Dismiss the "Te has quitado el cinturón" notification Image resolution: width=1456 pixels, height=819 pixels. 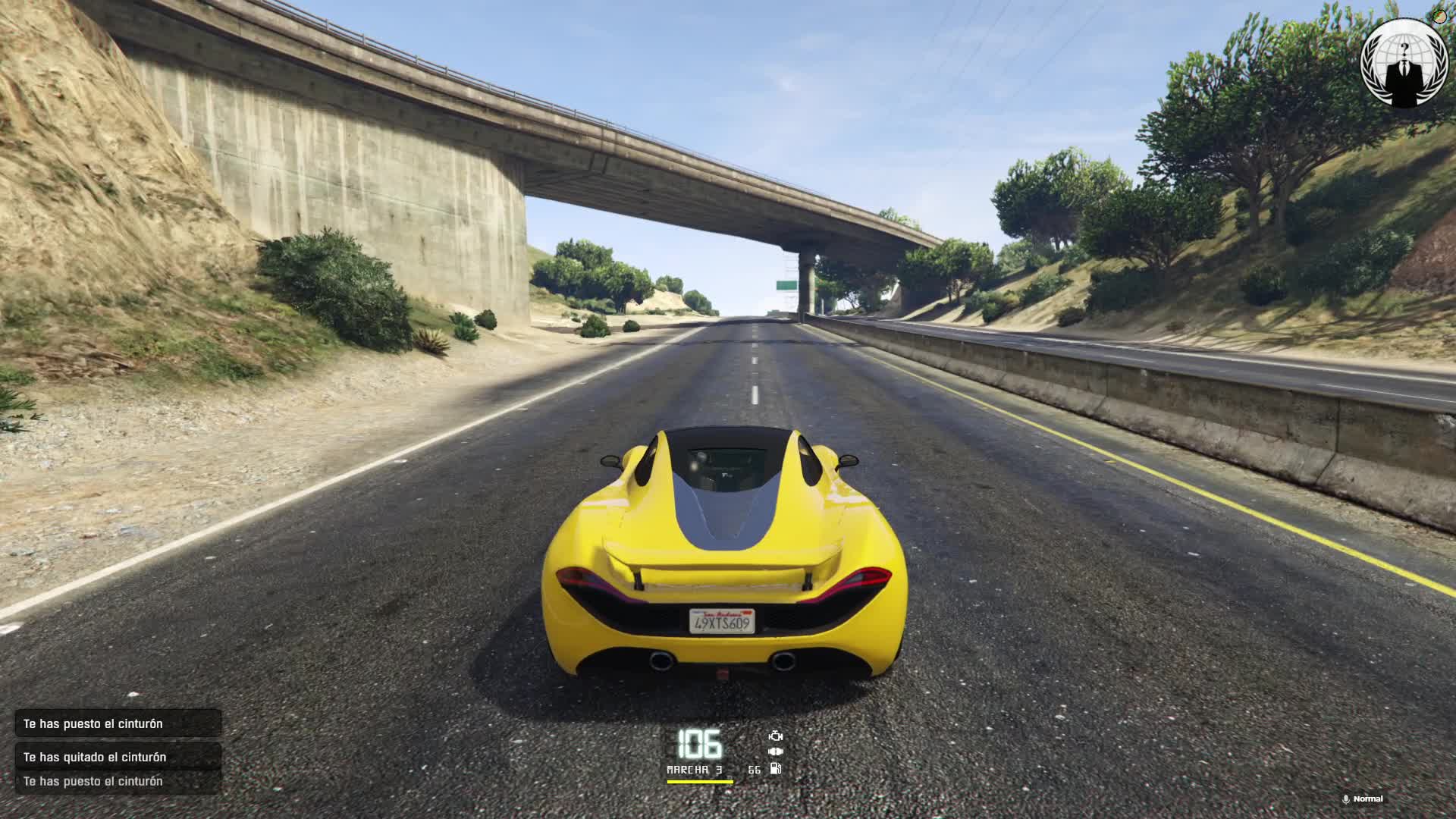[x=118, y=757]
